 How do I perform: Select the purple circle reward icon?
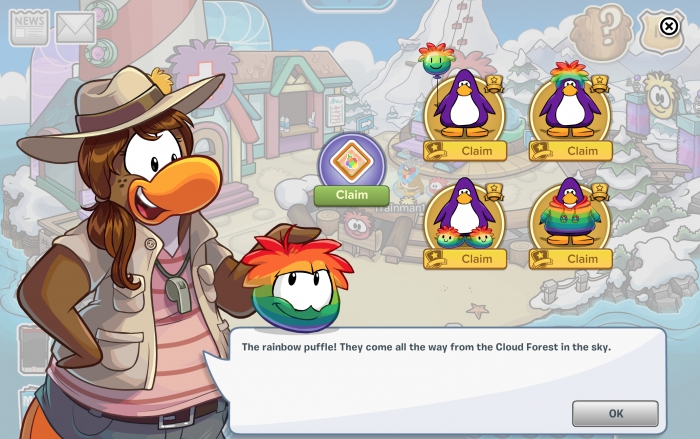(351, 160)
